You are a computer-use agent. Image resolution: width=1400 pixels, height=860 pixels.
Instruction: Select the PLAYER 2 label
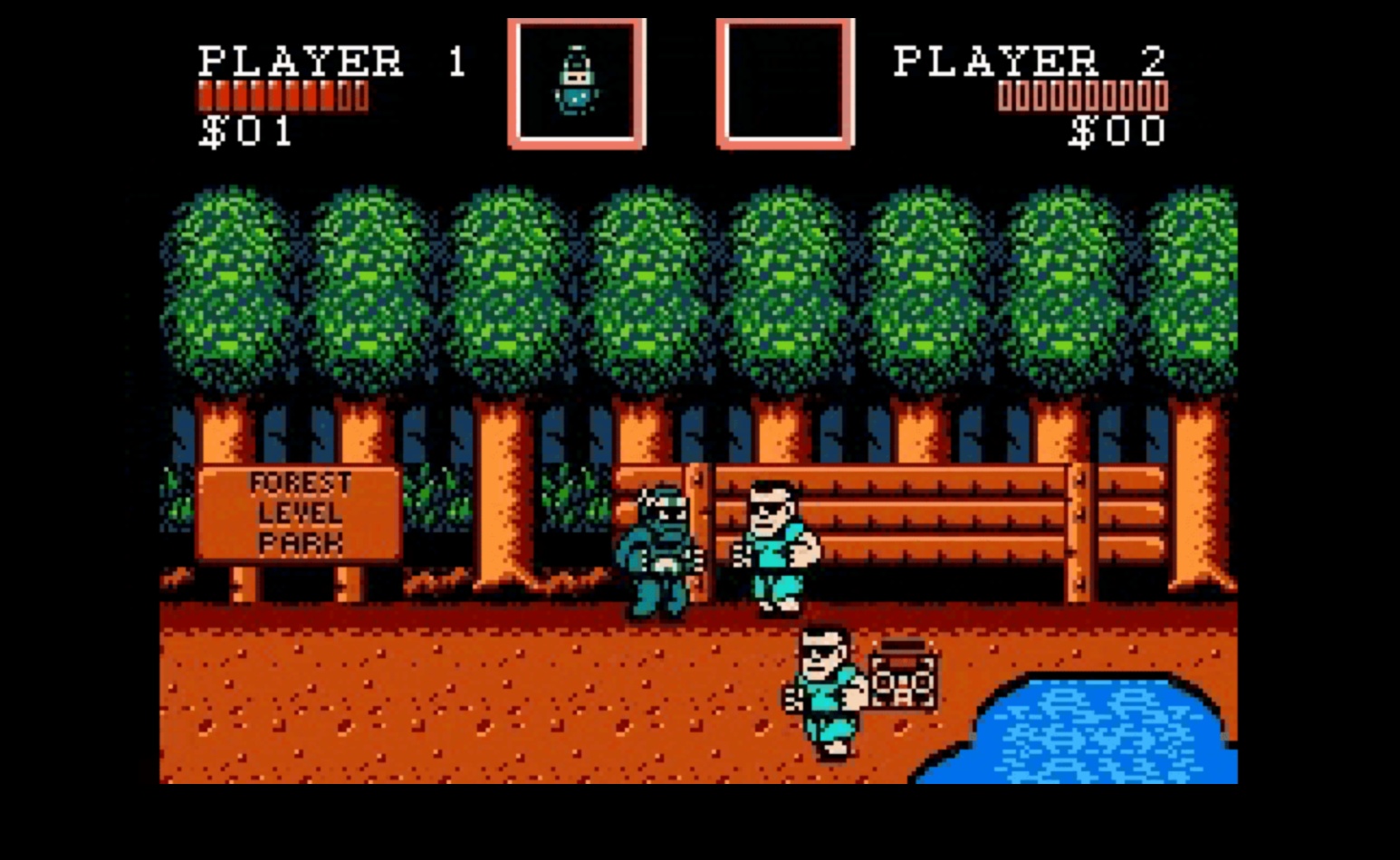coord(1028,60)
